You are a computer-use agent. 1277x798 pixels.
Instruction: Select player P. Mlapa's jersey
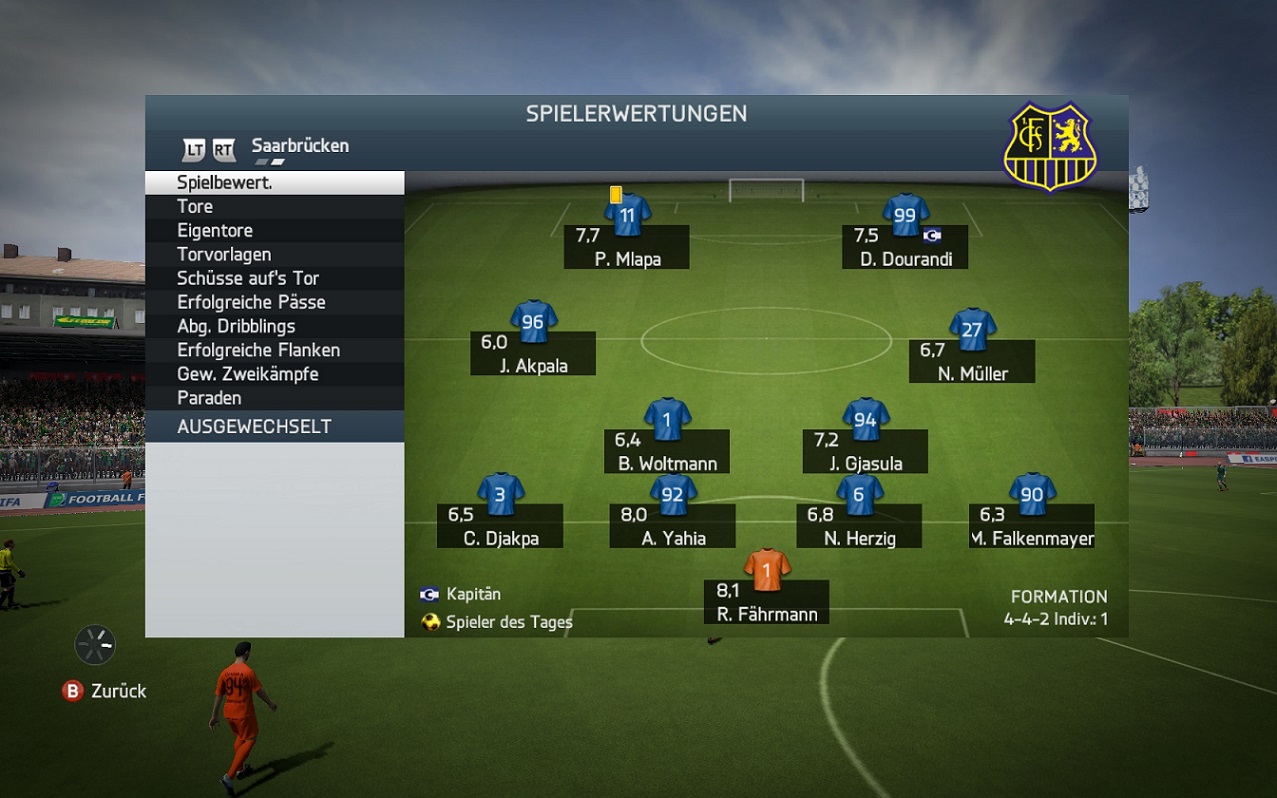tap(627, 214)
